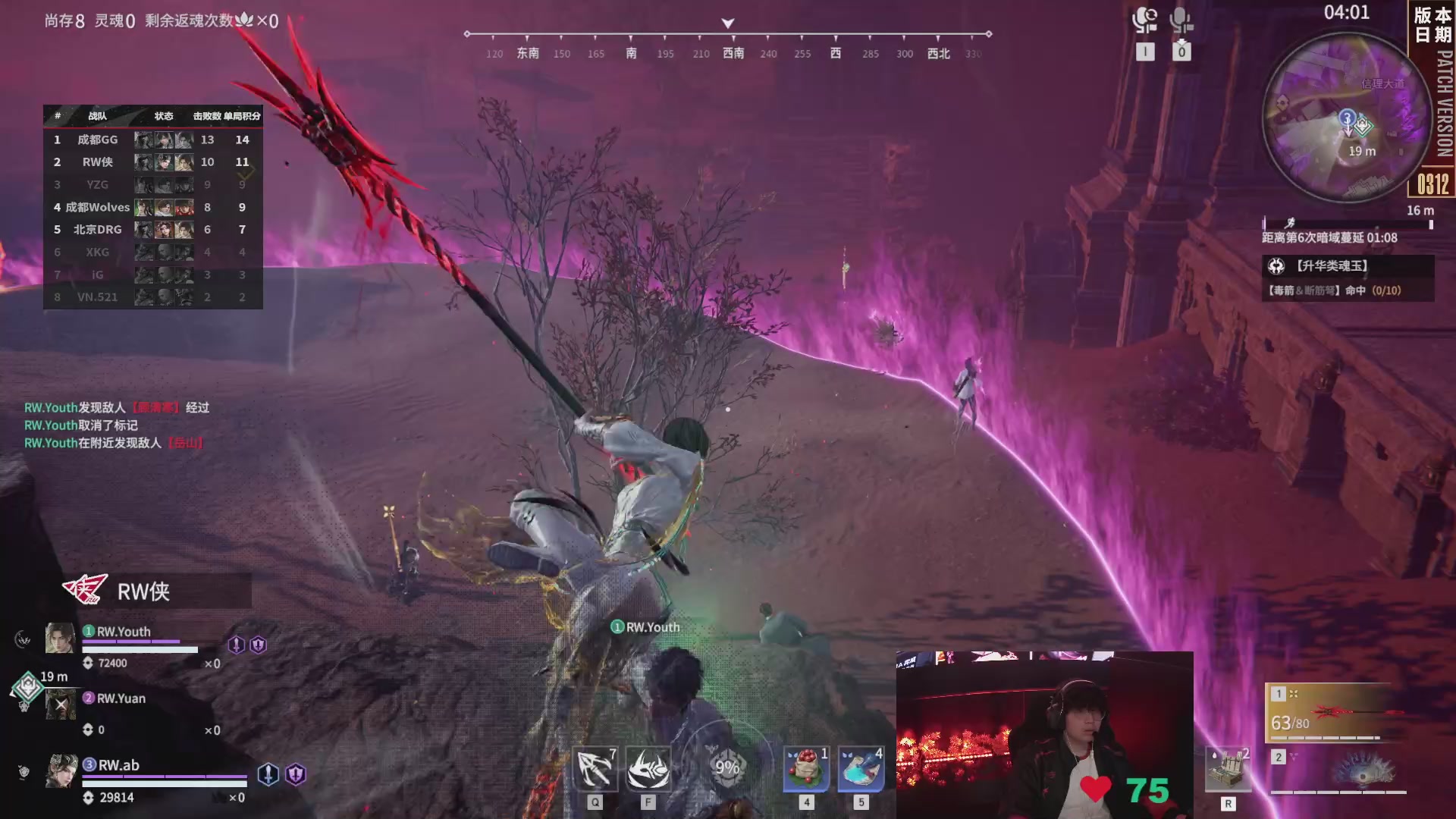Pick the 北京DRG leaderboard entry
This screenshot has height=819, width=1456.
(x=152, y=229)
